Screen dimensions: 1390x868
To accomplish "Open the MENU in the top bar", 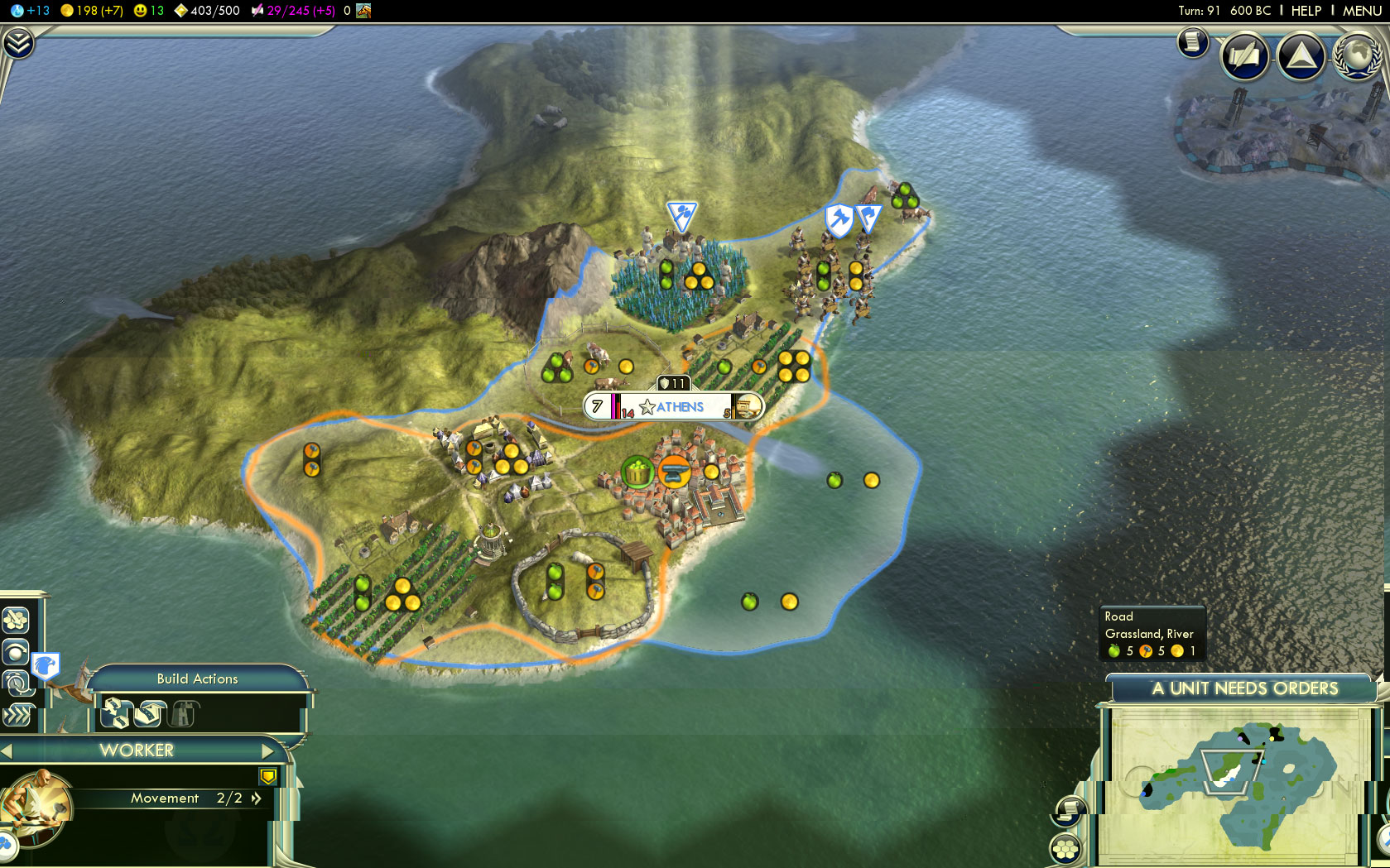I will (1361, 11).
